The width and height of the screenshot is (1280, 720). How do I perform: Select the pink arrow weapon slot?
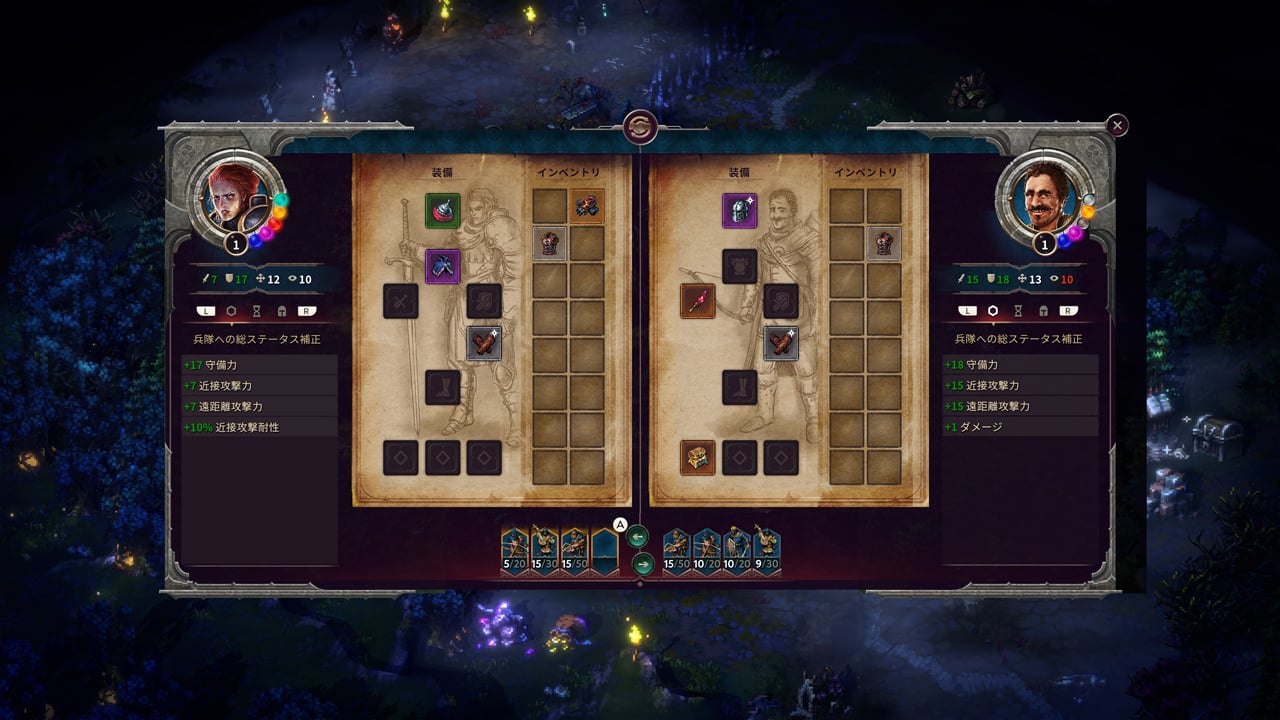(697, 301)
